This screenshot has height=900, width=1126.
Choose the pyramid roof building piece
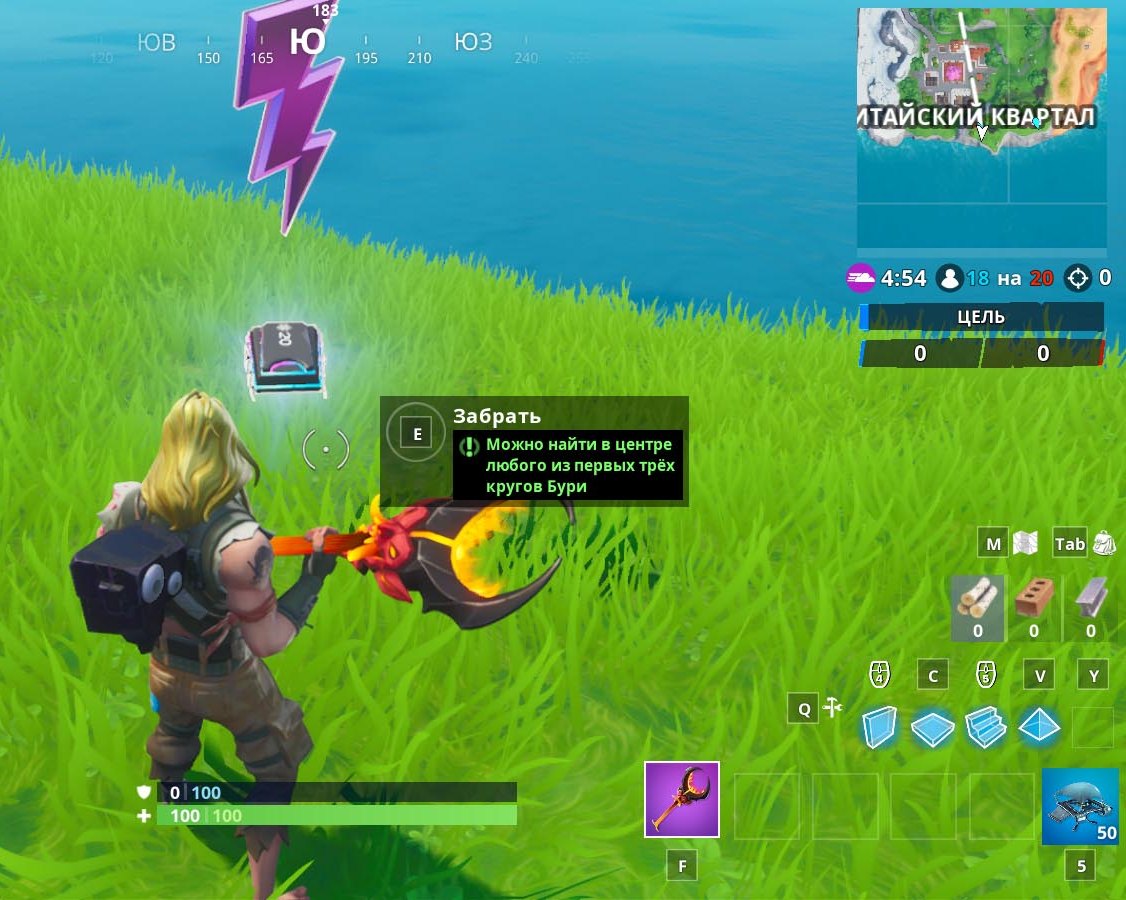pyautogui.click(x=1039, y=727)
